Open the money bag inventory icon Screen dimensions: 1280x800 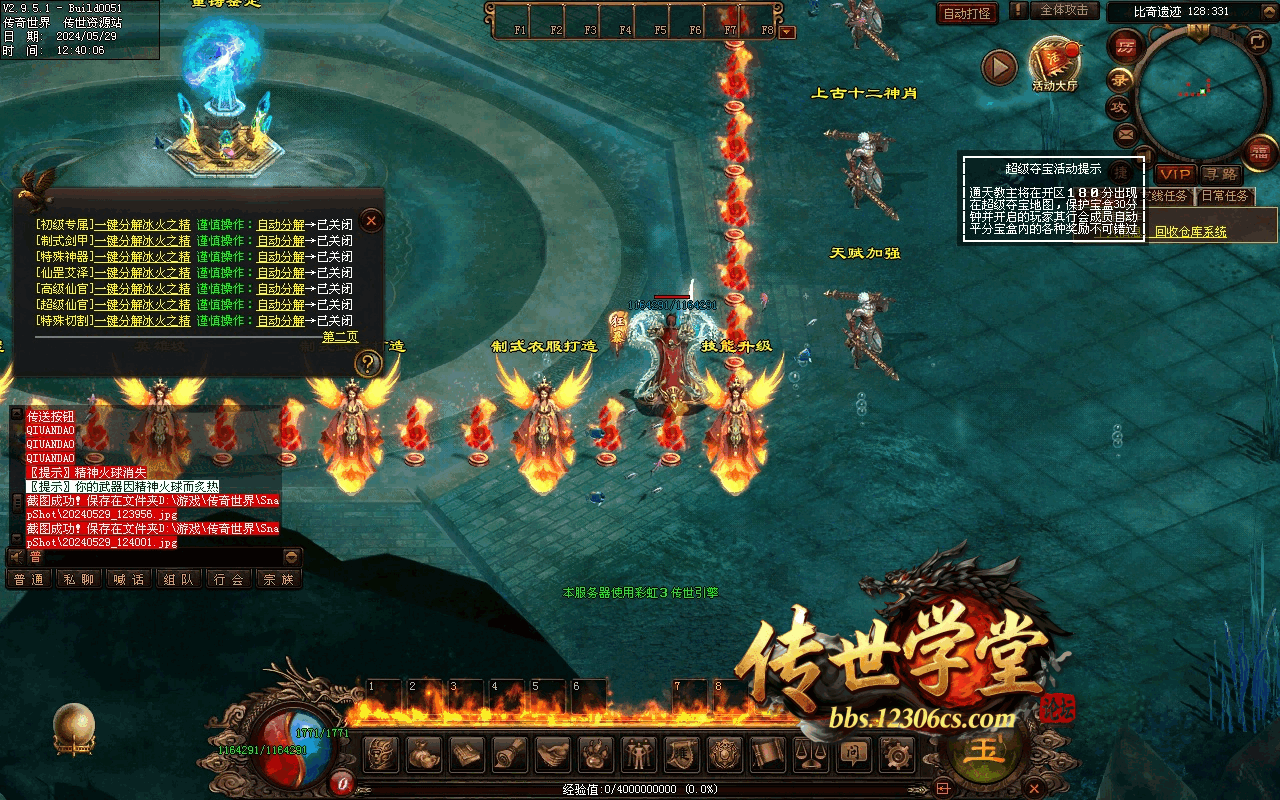(x=424, y=754)
